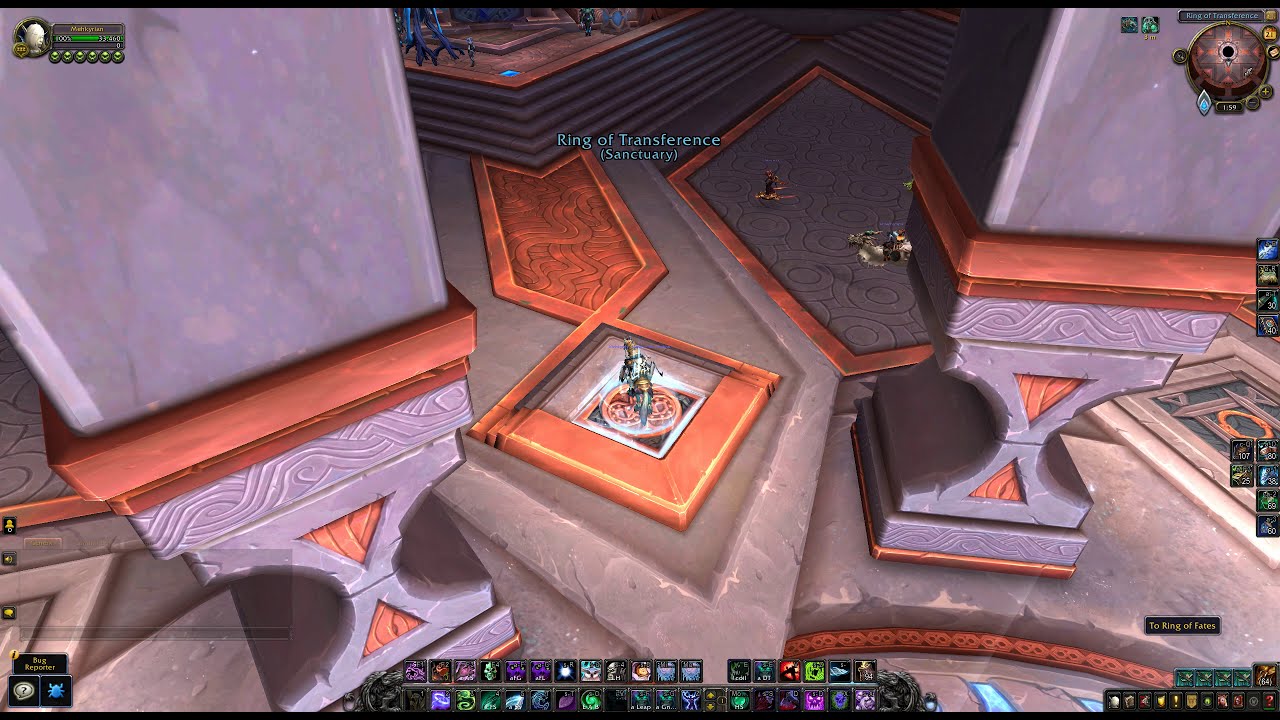Toggle the blue crystal button below the minimap

pyautogui.click(x=1204, y=104)
